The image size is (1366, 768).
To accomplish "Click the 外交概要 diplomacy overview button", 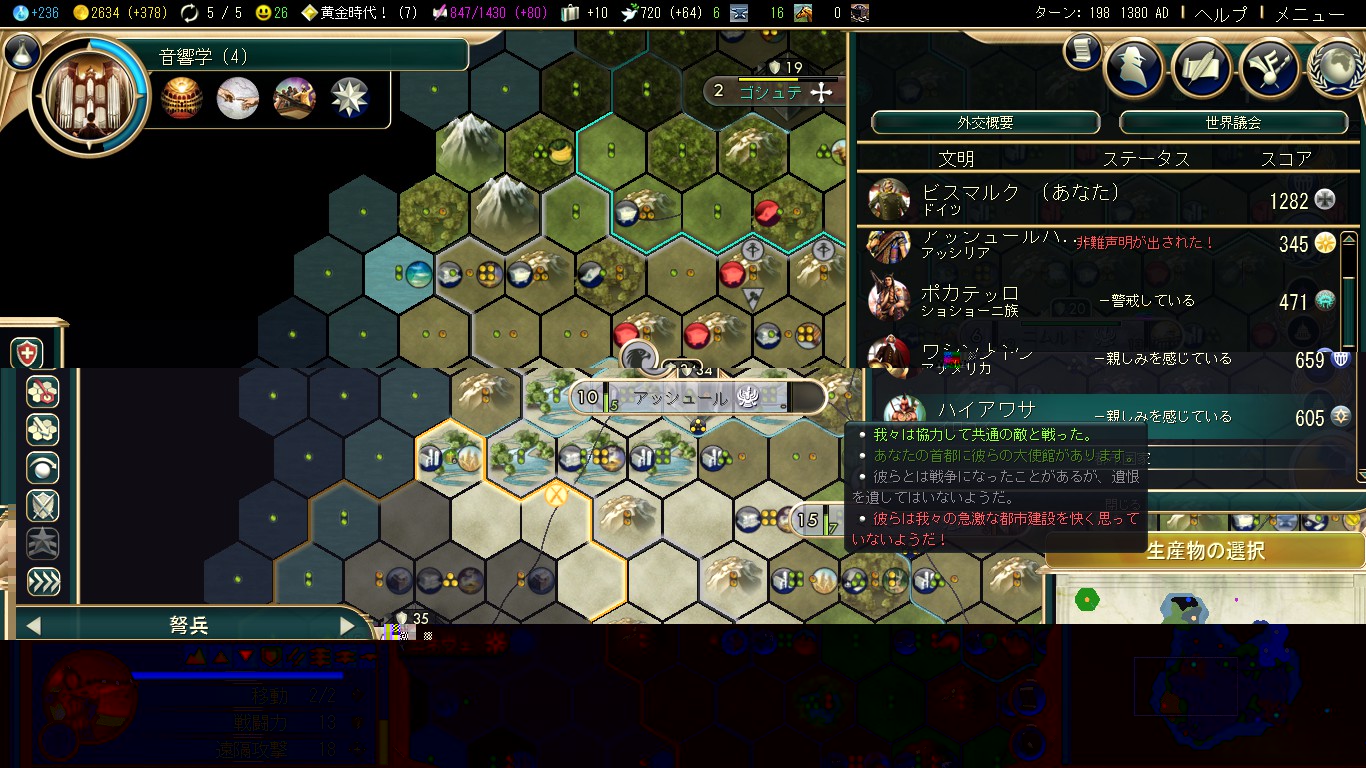I will click(985, 123).
